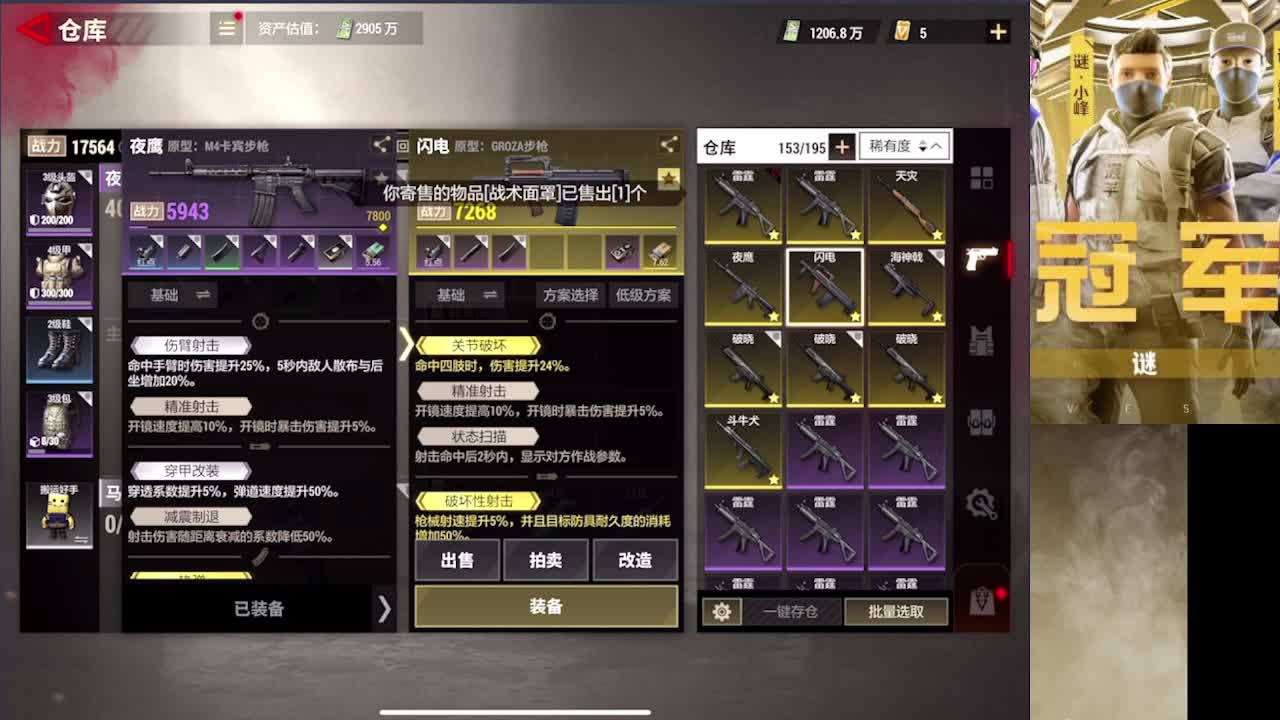Click the 拍卖 auction button

click(x=546, y=560)
